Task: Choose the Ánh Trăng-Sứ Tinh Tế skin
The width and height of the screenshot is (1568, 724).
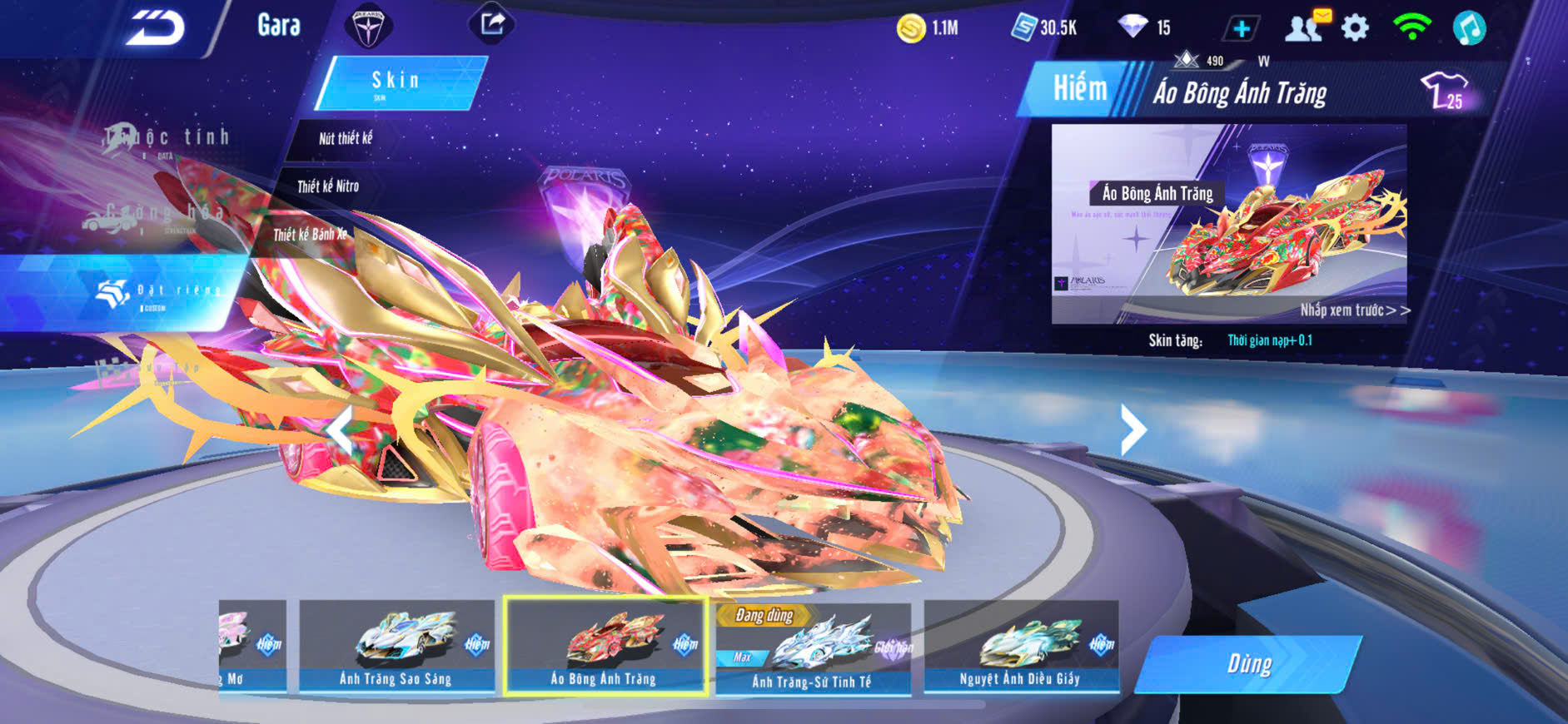Action: click(x=812, y=649)
